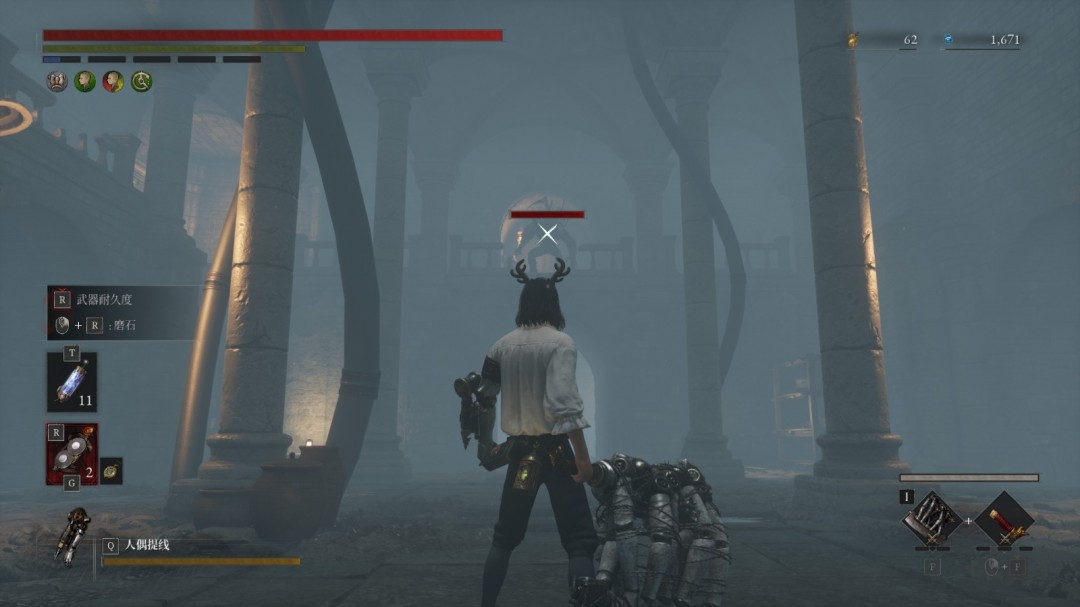Click the grey puppet mask status icon
Screen dimensions: 1080x607
click(57, 82)
